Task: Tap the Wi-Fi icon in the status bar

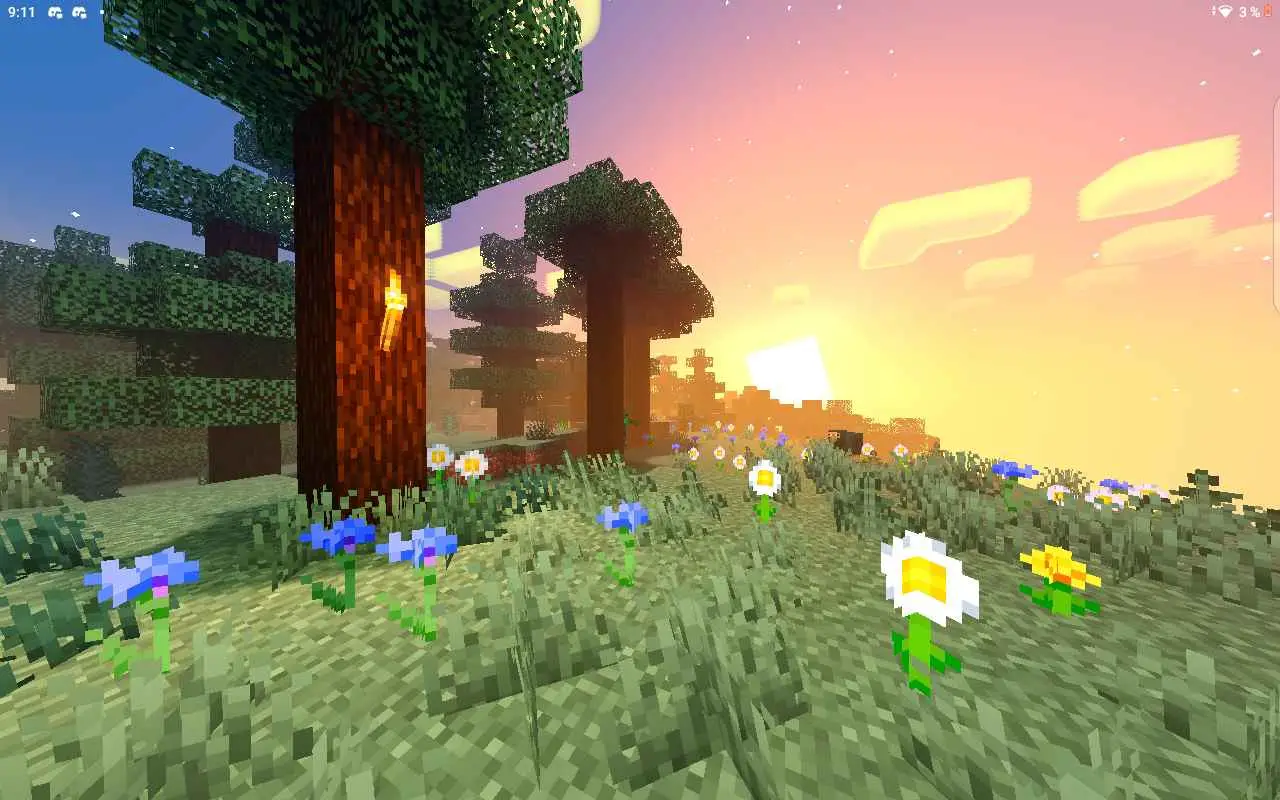Action: coord(1223,11)
